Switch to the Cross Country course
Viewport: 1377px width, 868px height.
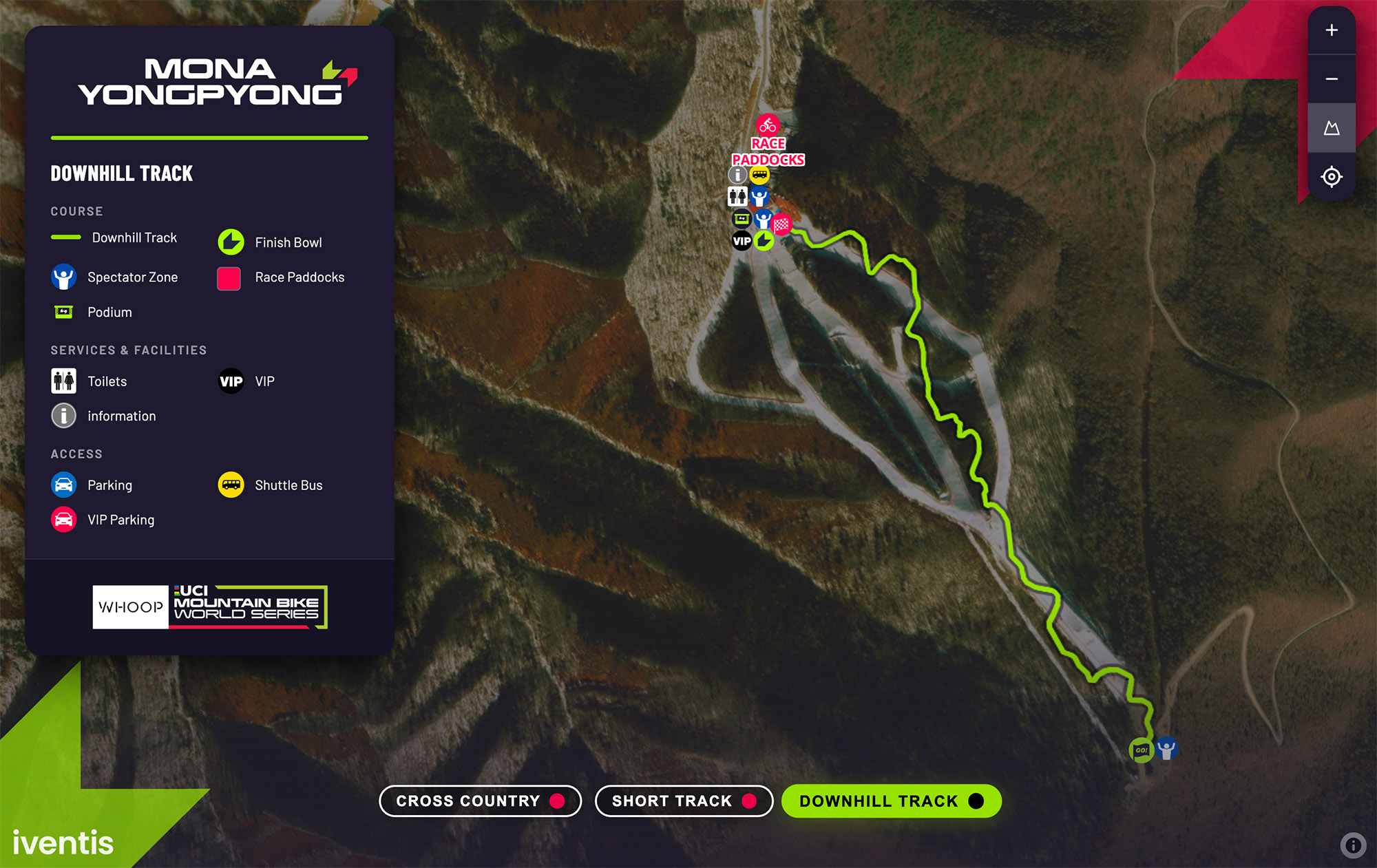[x=480, y=801]
